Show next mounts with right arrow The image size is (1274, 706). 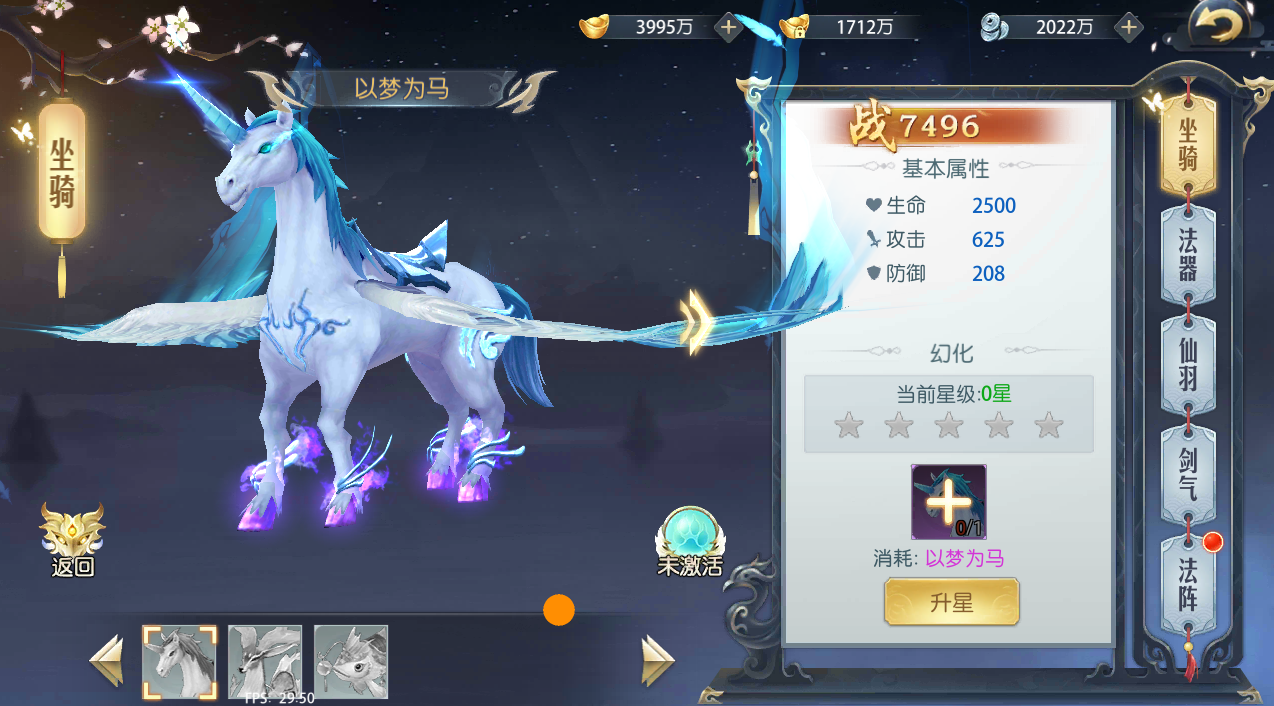tap(657, 660)
